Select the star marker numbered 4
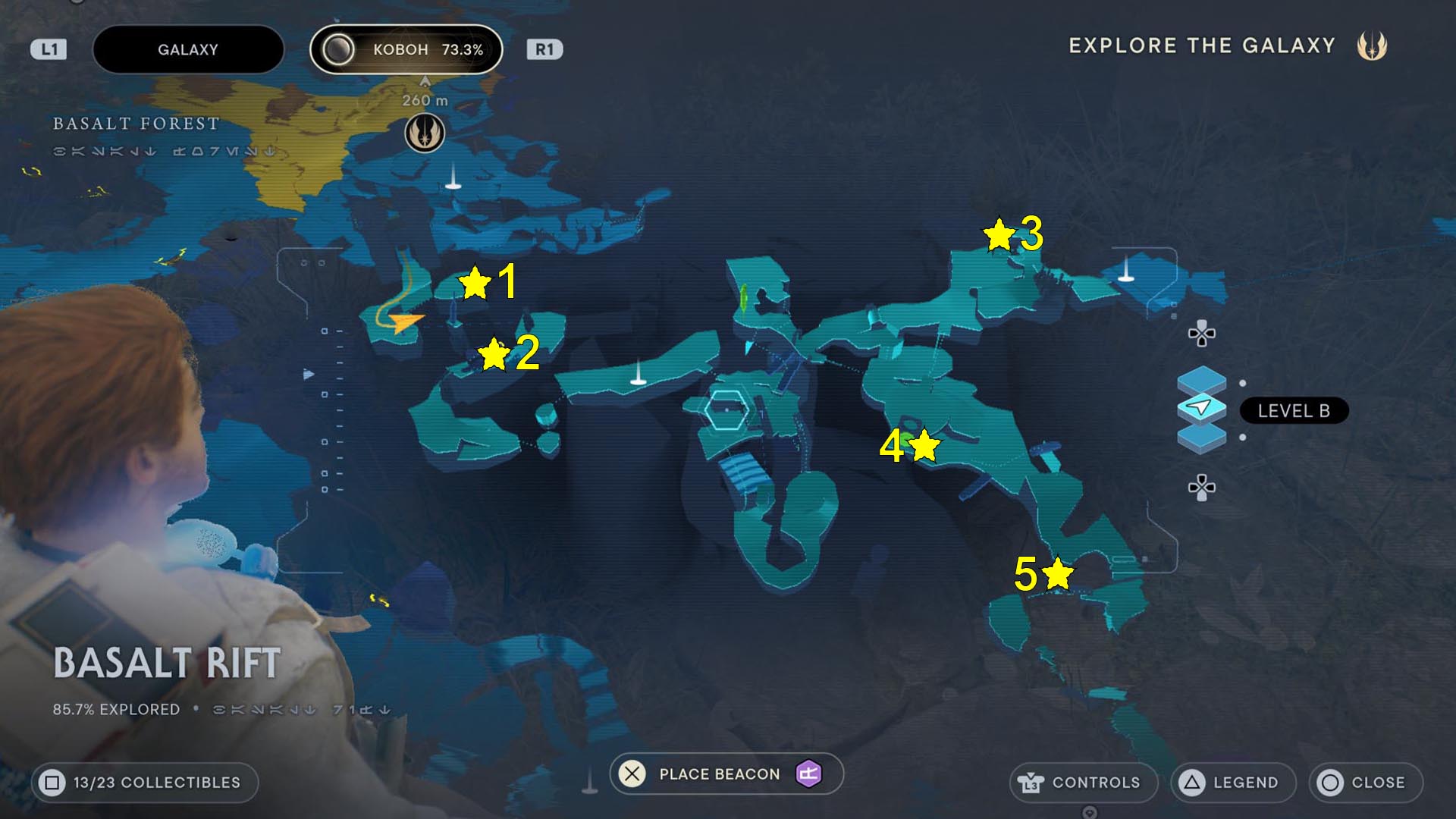Viewport: 1456px width, 819px height. tap(924, 445)
